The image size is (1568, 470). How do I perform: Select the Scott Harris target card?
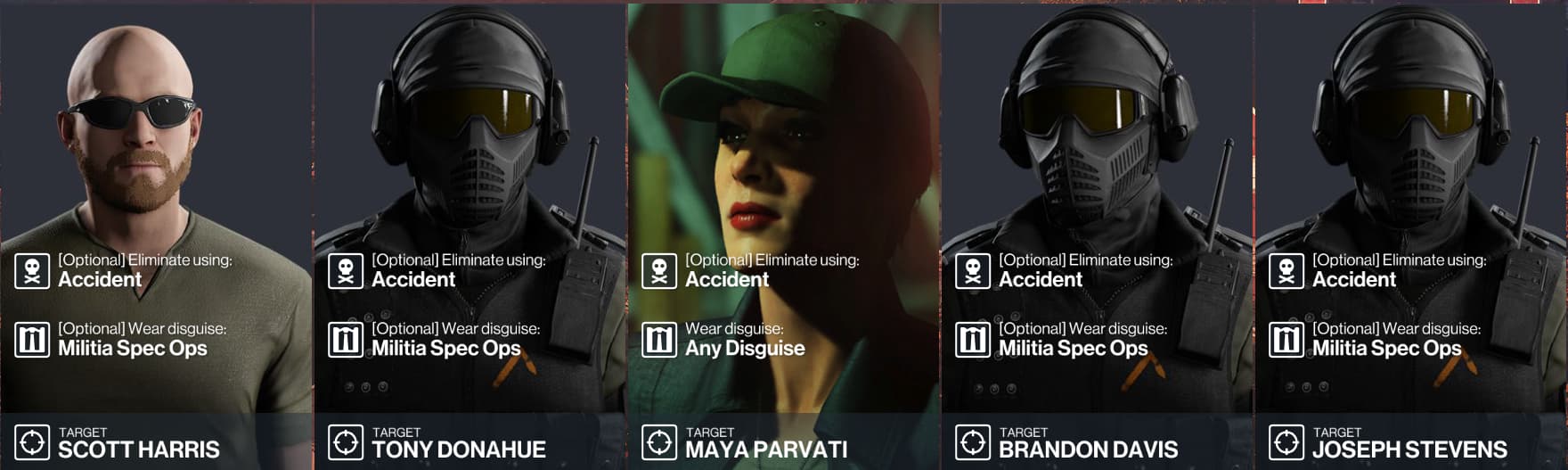point(156,235)
